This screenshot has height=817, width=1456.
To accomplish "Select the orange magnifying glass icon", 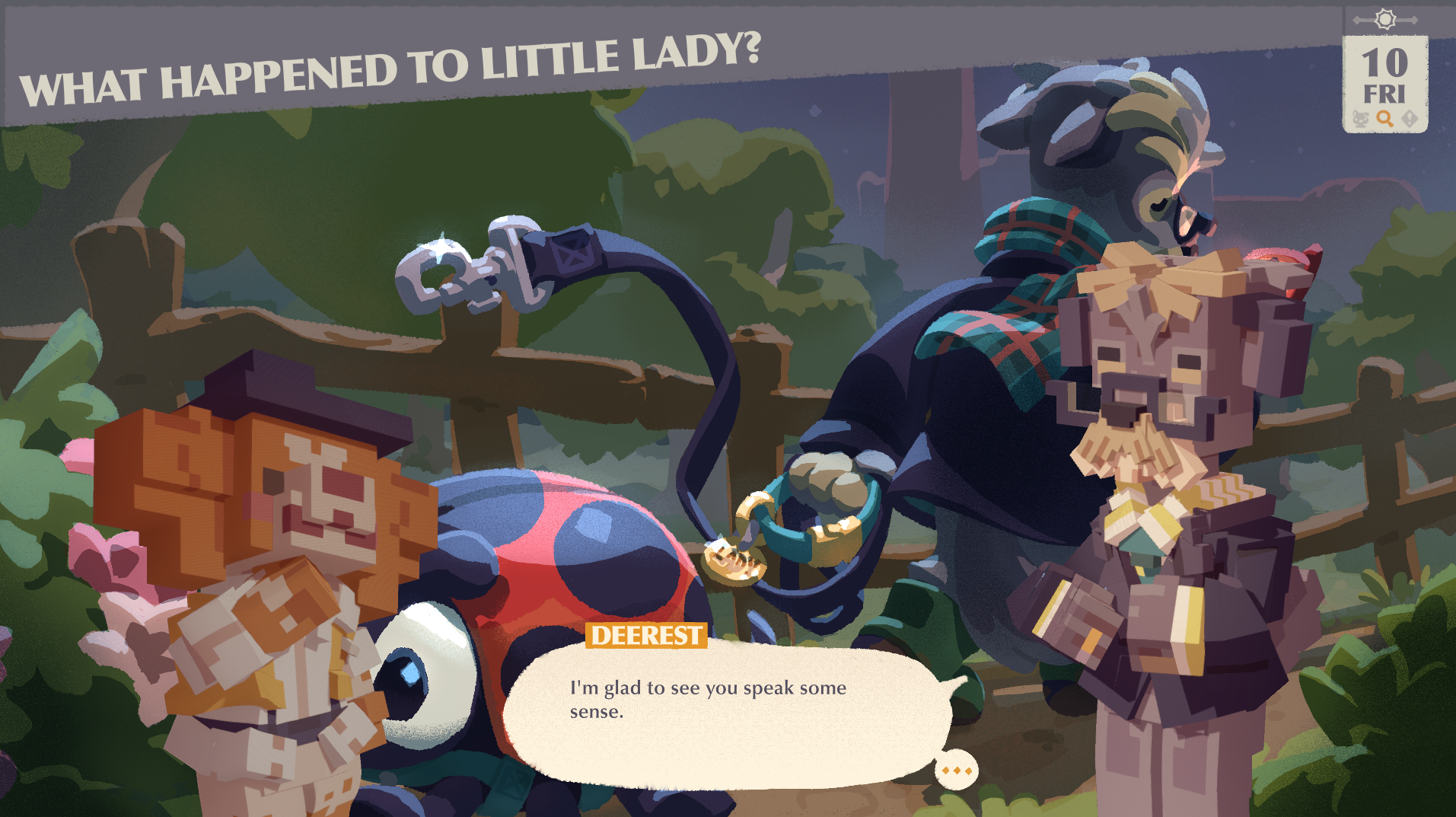I will pyautogui.click(x=1384, y=119).
